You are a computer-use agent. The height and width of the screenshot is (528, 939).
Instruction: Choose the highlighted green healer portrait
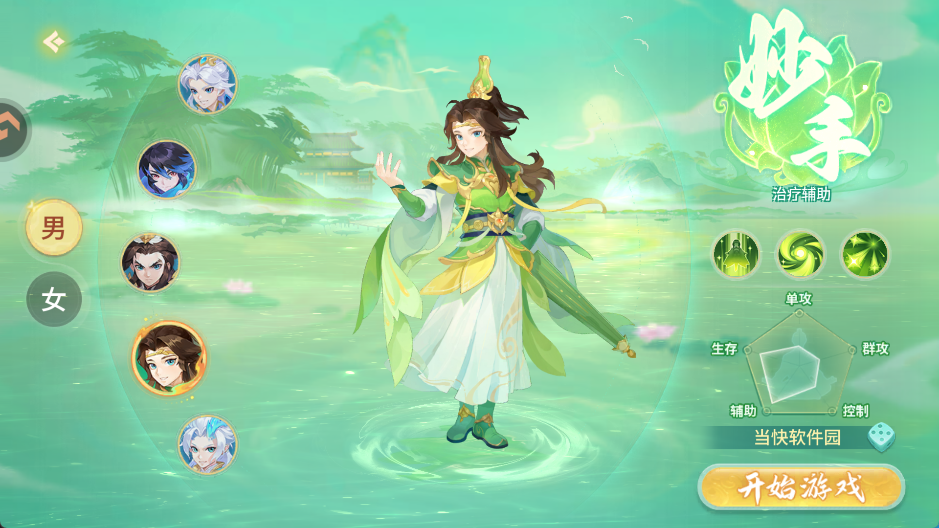click(169, 357)
